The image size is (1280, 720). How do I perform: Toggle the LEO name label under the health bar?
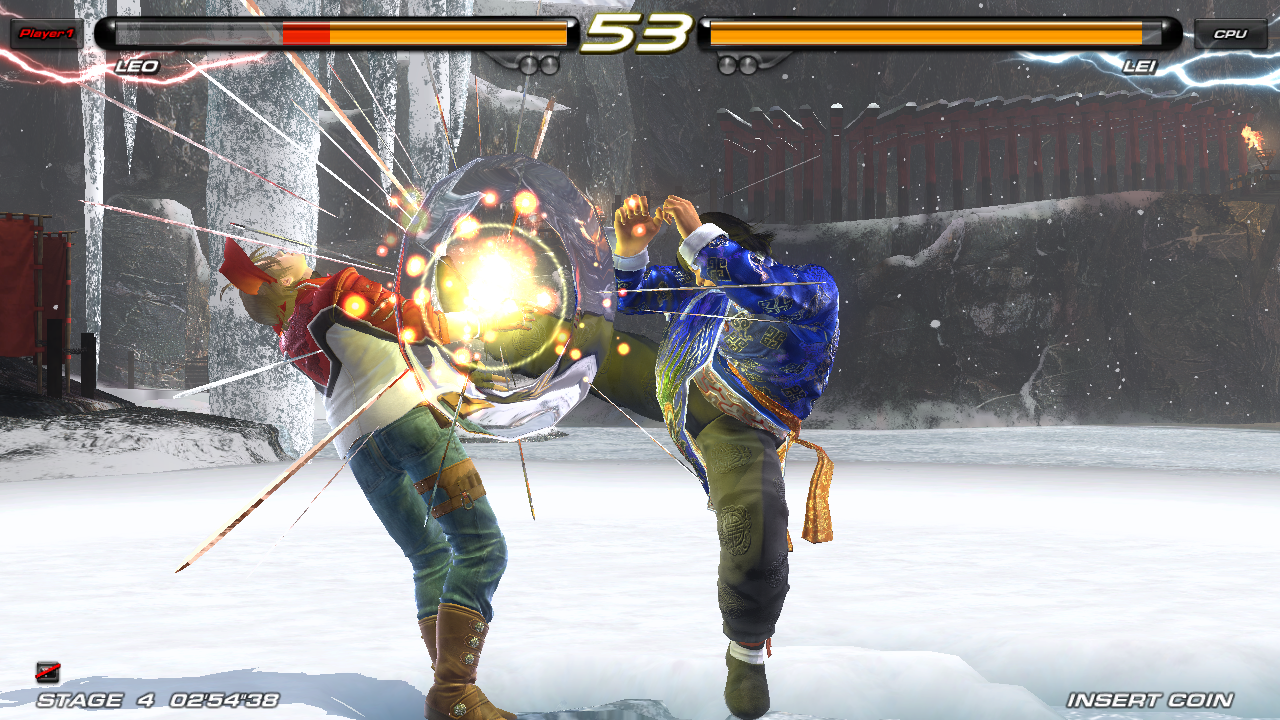pyautogui.click(x=137, y=67)
